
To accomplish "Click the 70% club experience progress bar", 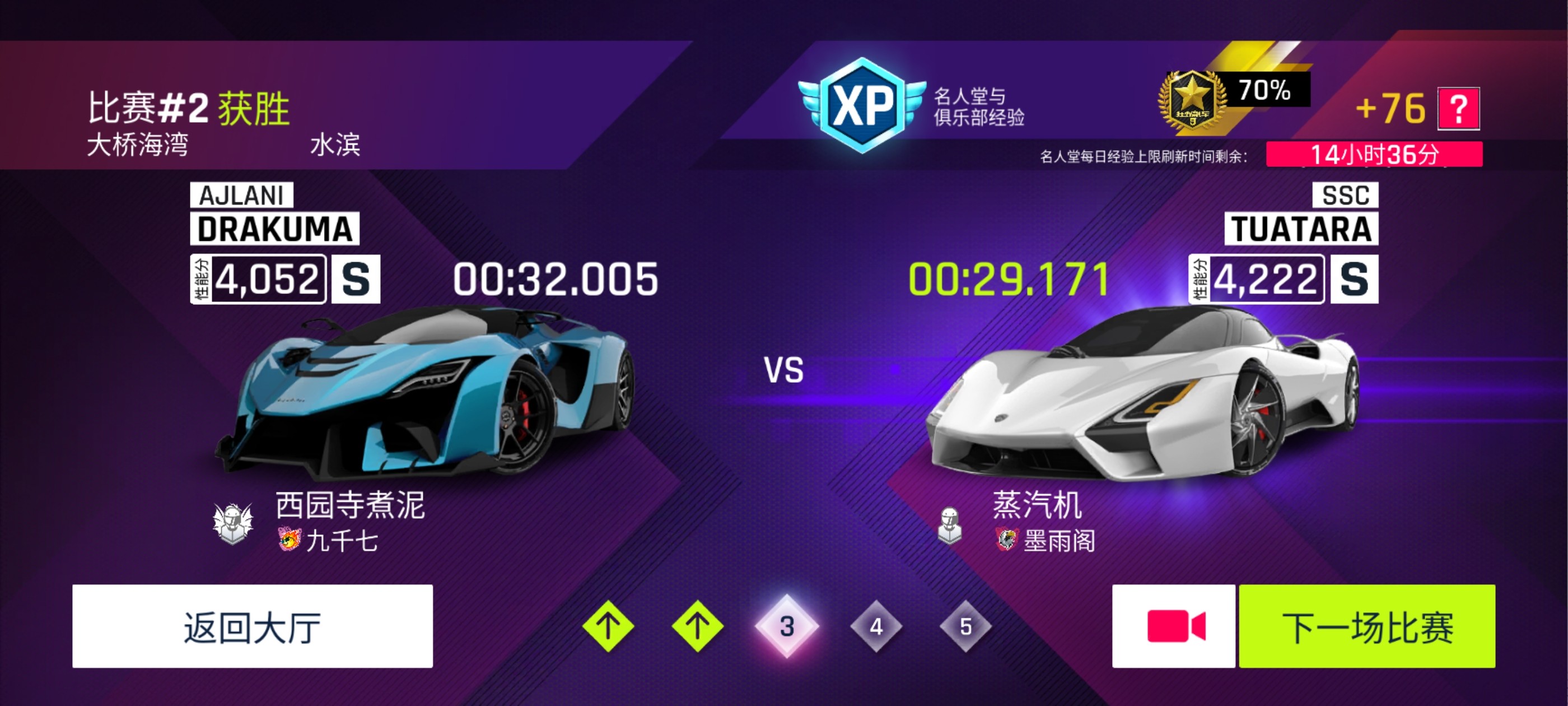I will pyautogui.click(x=1267, y=93).
